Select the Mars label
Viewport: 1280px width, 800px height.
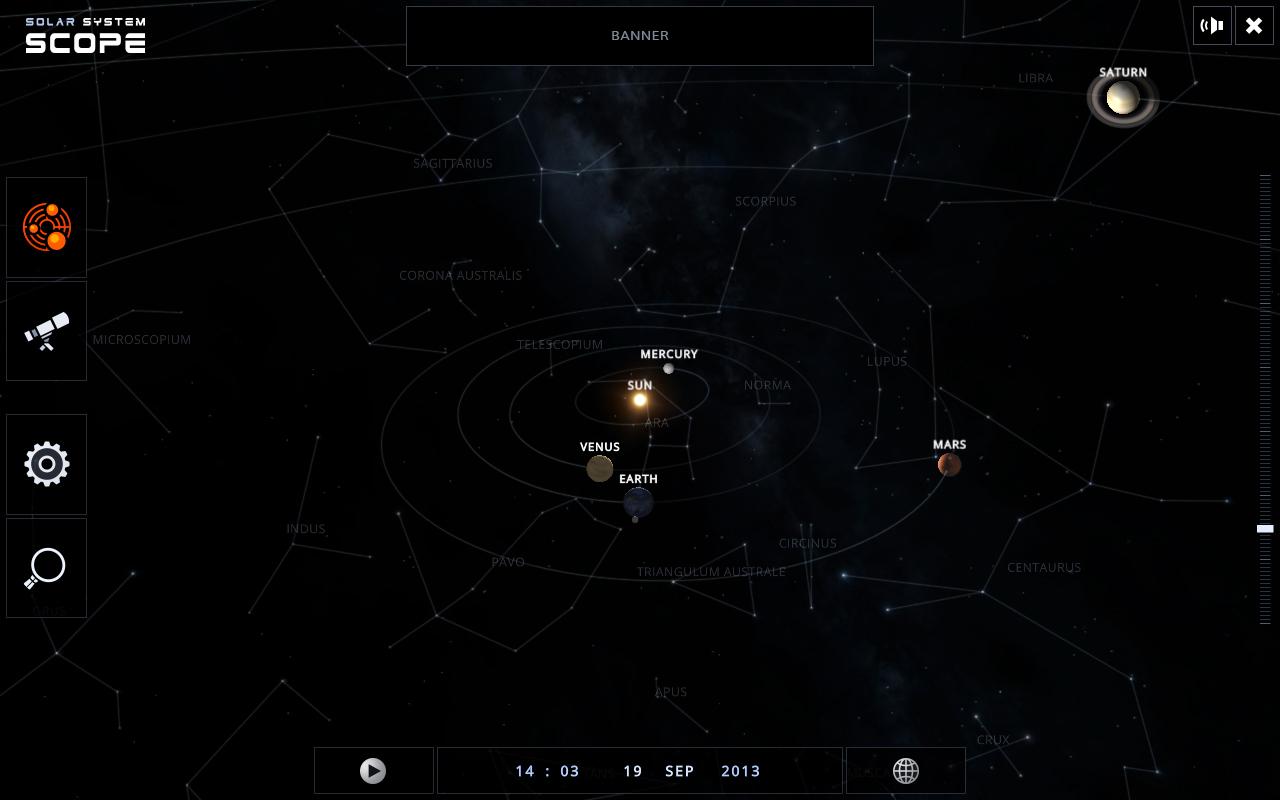(x=949, y=445)
